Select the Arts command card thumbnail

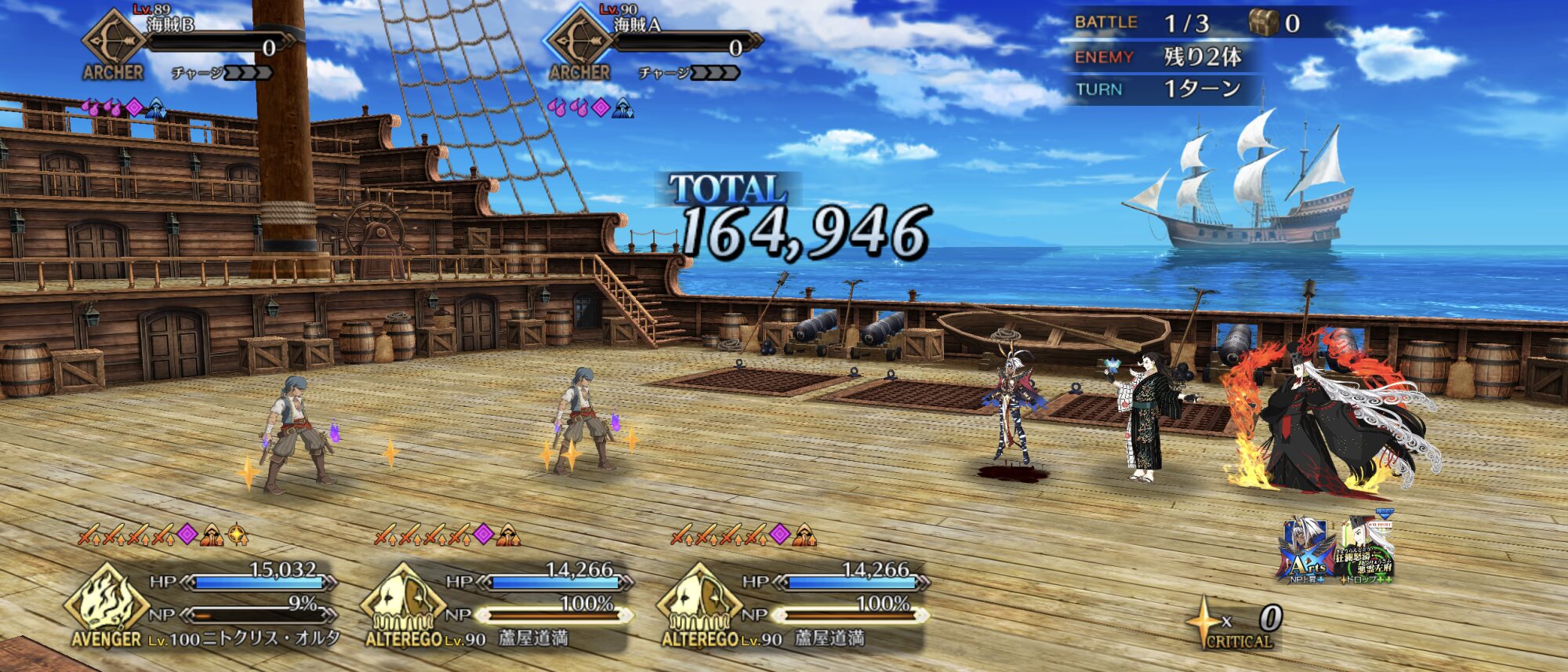[x=1307, y=550]
